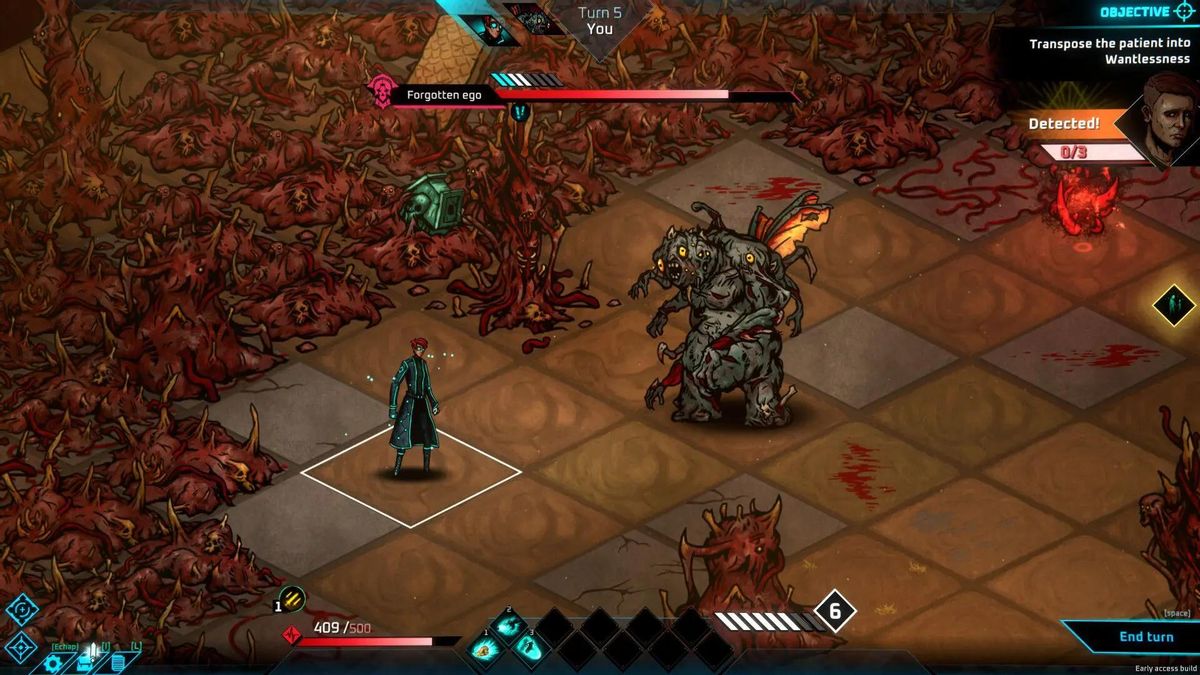The image size is (1200, 675).
Task: Open the settings gear menu
Action: (53, 662)
